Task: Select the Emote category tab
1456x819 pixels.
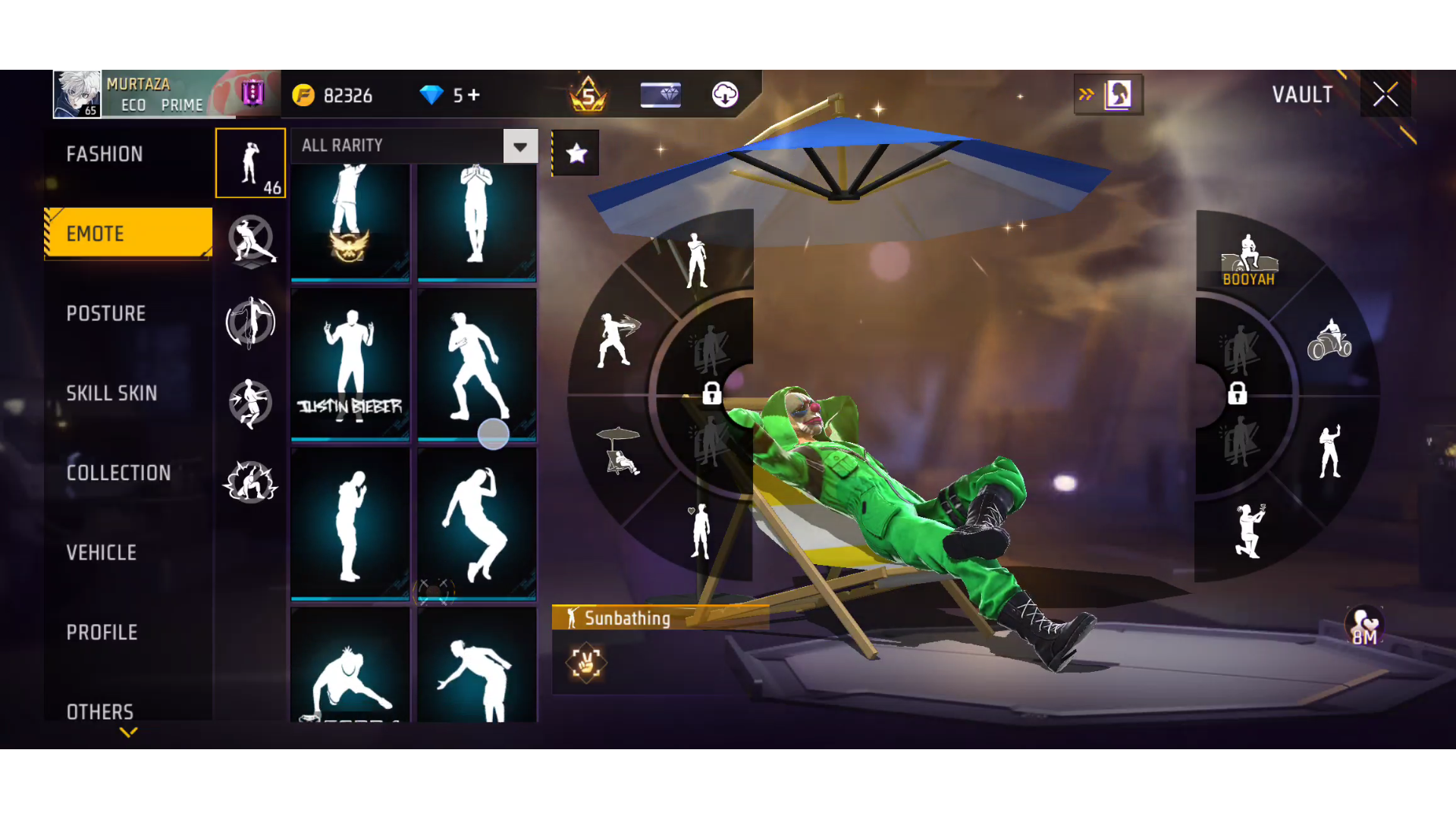Action: pyautogui.click(x=127, y=234)
